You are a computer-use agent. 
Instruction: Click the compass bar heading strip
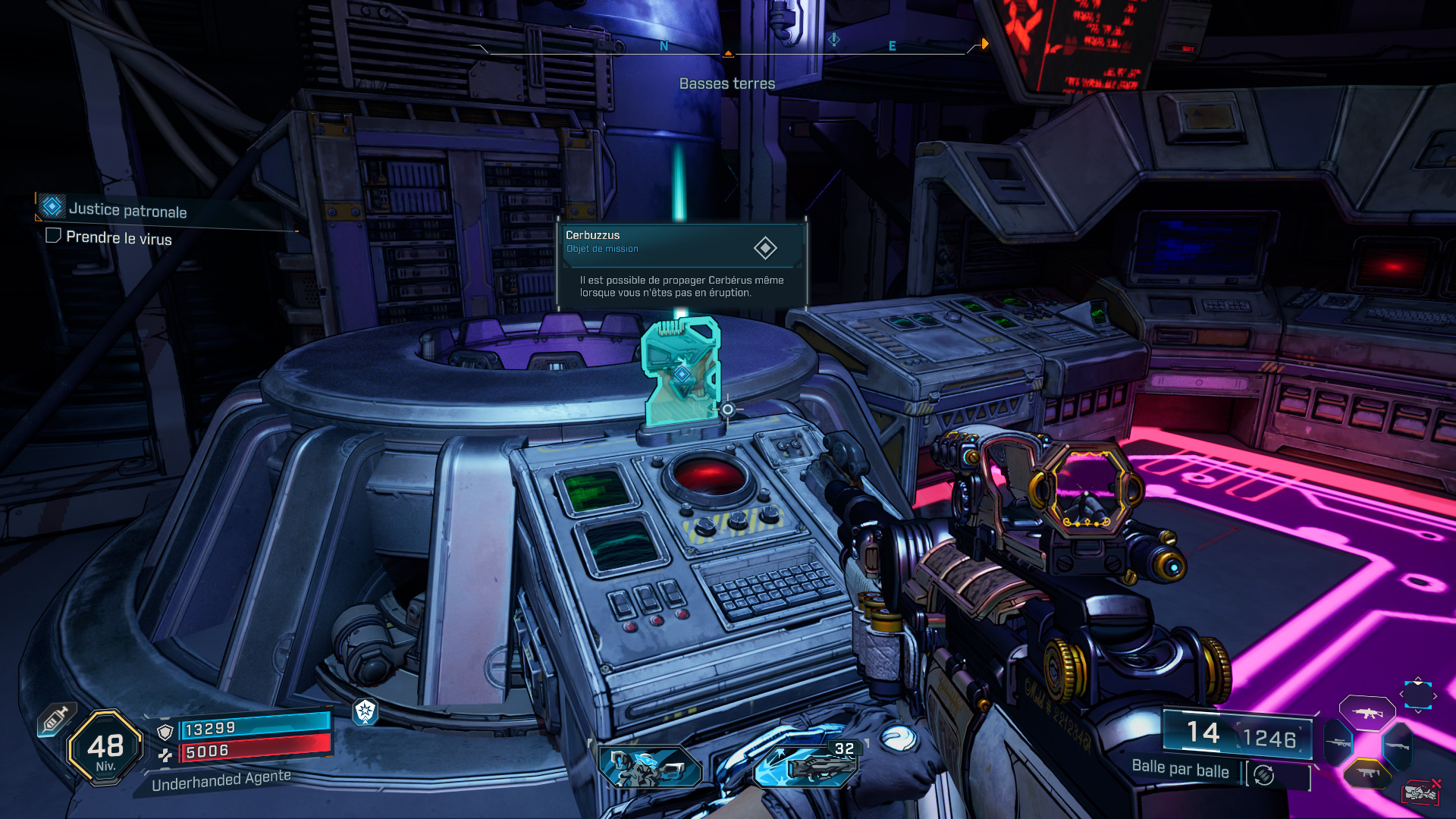[728, 47]
